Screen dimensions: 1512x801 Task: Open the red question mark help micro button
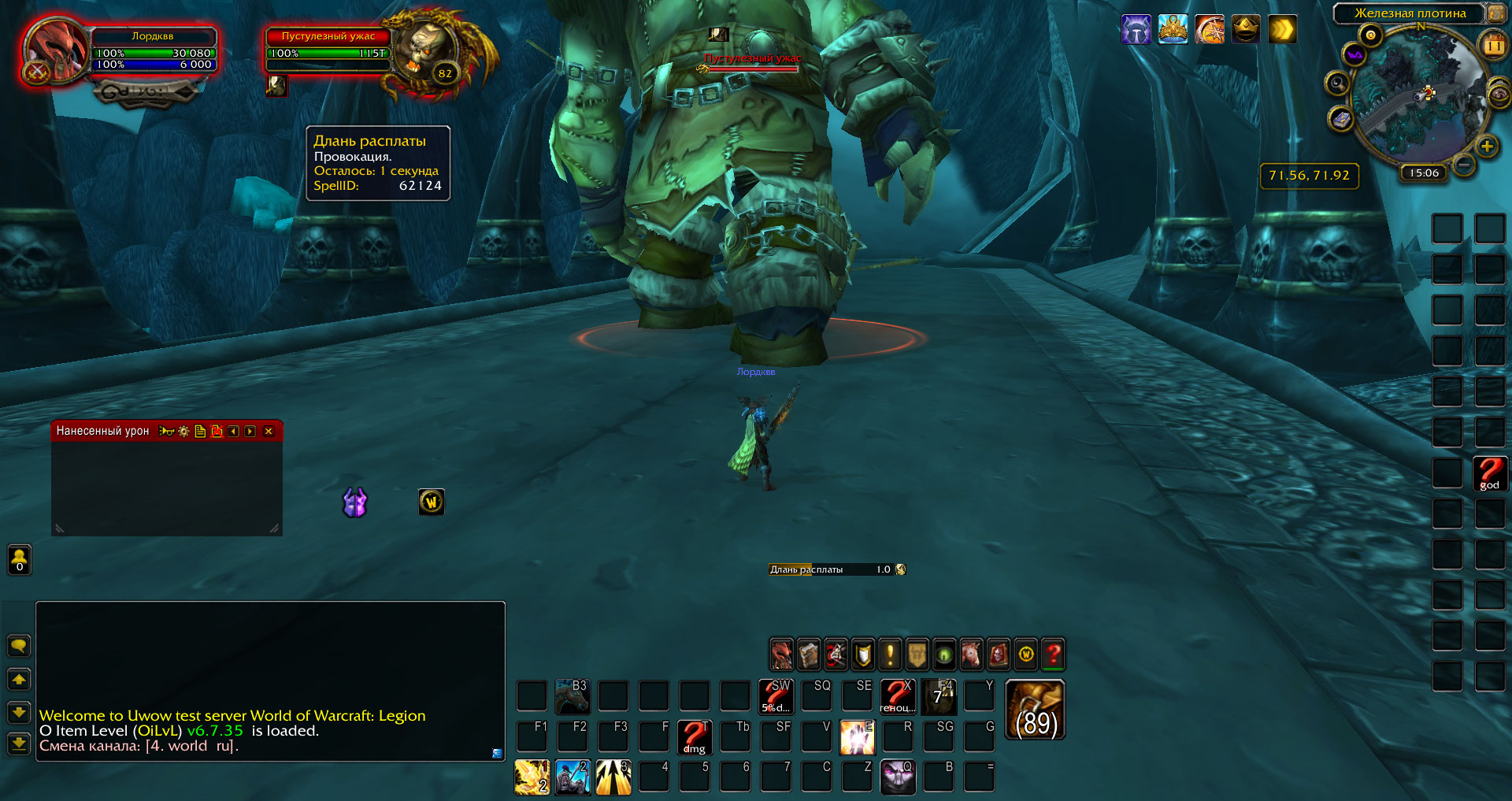click(1053, 655)
